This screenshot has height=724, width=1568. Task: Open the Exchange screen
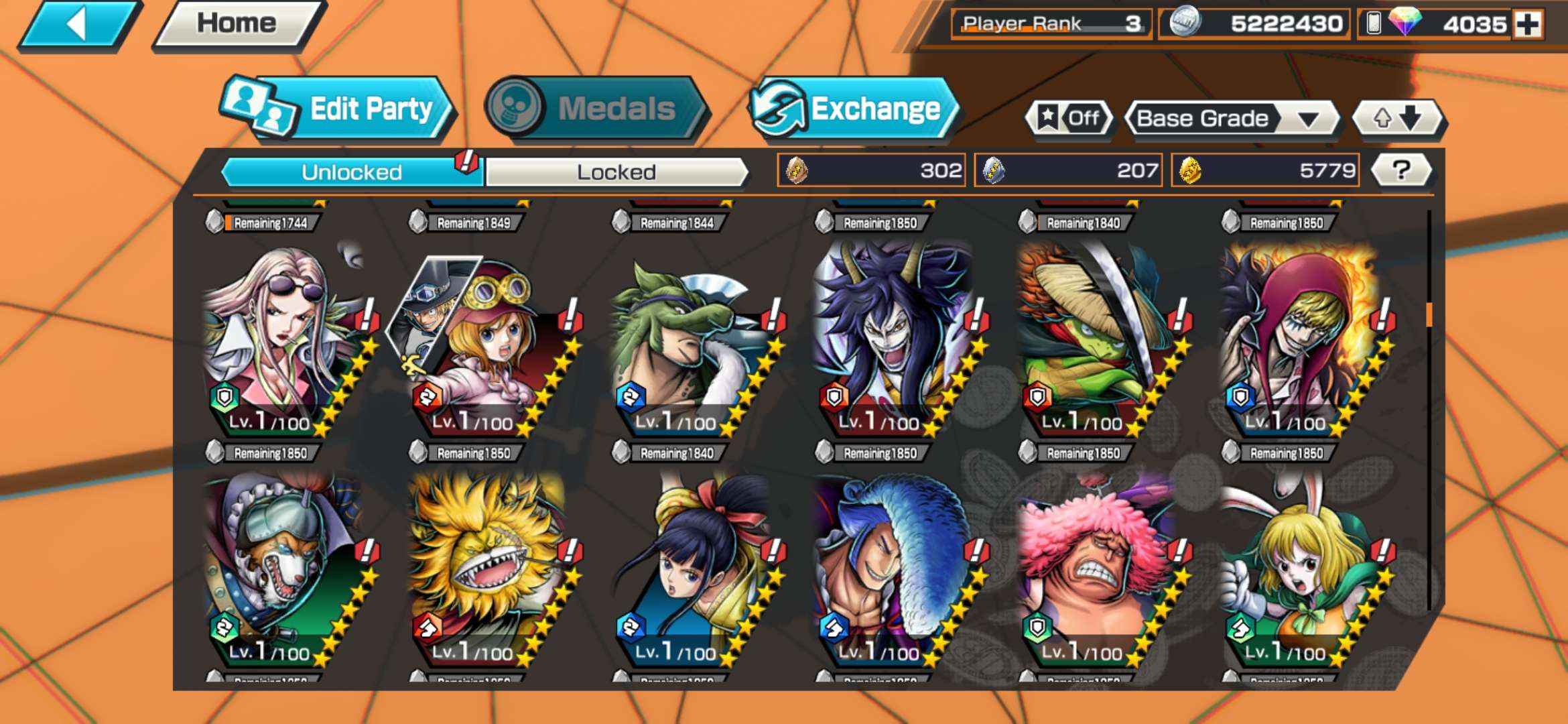coord(854,109)
